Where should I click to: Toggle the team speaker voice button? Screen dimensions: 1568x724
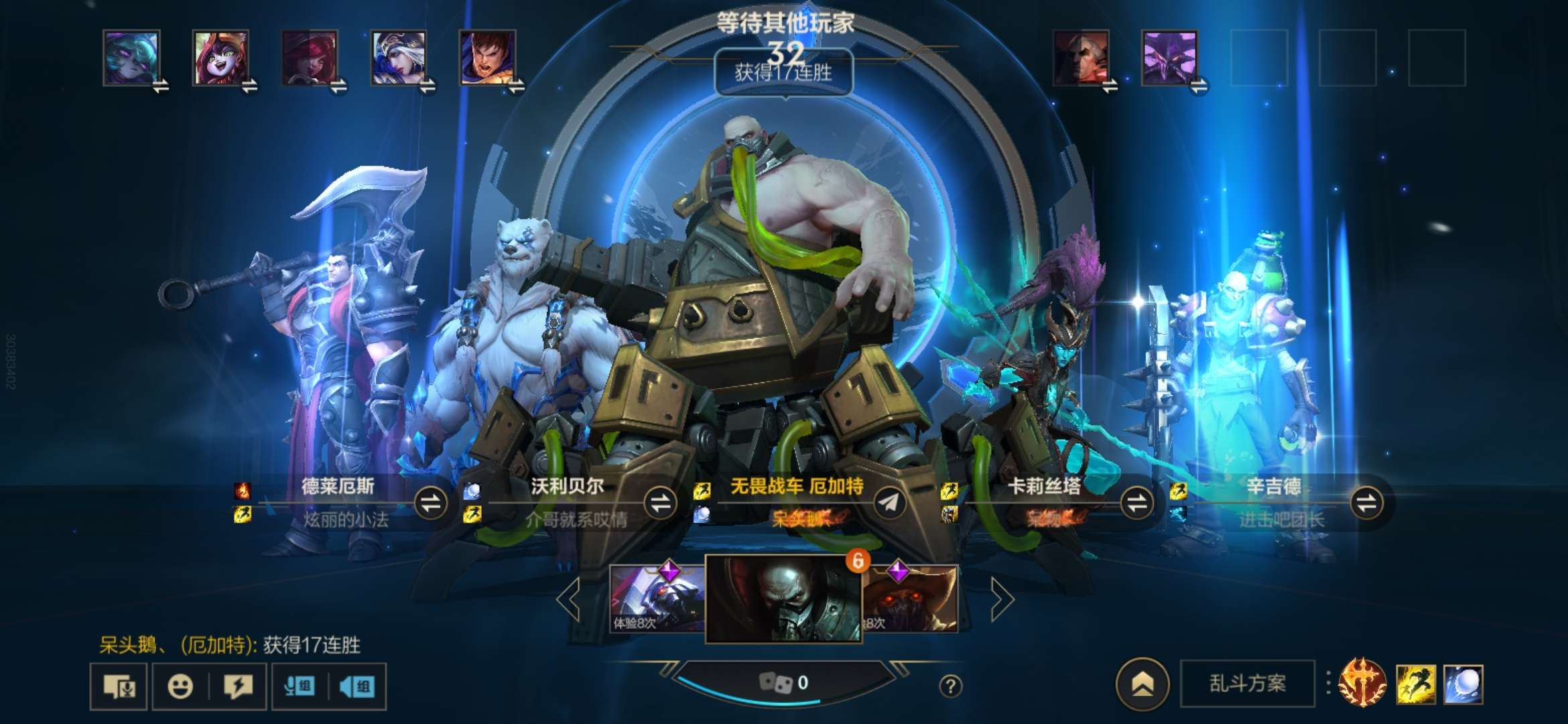pos(357,686)
